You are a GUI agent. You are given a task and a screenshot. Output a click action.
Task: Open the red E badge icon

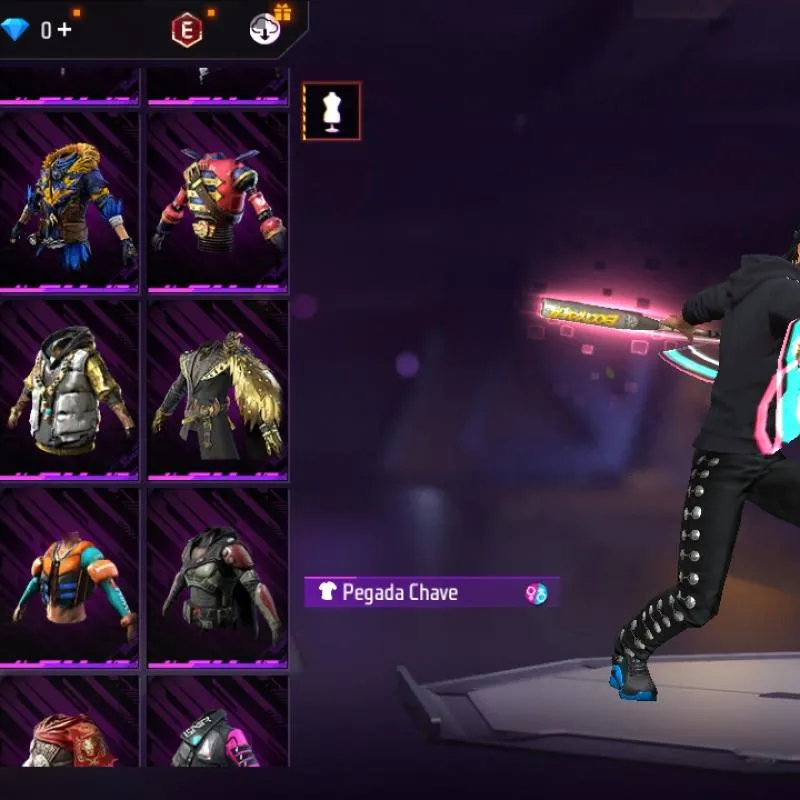186,30
